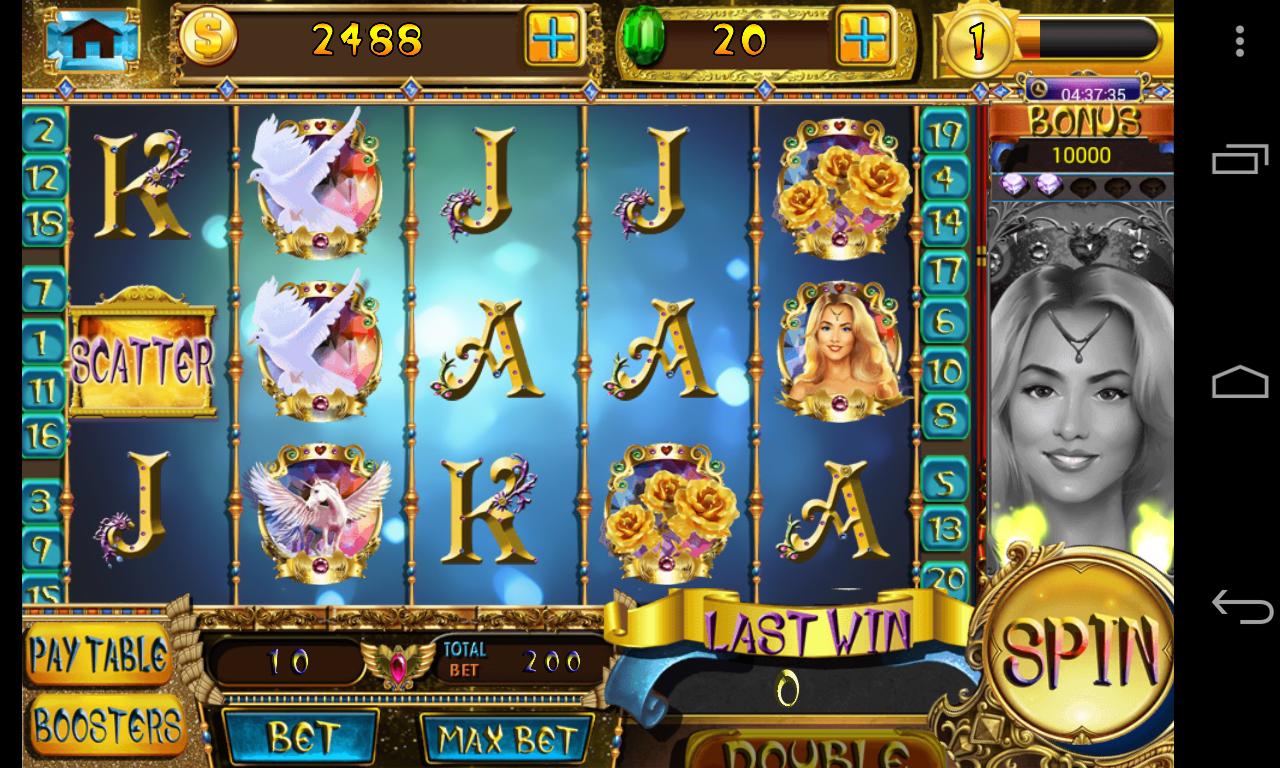Activate the Double gamble button
The height and width of the screenshot is (768, 1280).
point(815,751)
